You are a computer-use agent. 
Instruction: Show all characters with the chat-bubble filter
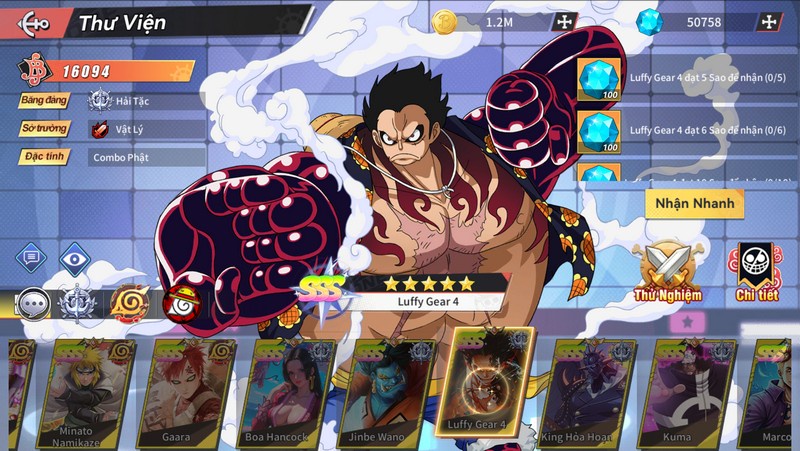pyautogui.click(x=34, y=302)
